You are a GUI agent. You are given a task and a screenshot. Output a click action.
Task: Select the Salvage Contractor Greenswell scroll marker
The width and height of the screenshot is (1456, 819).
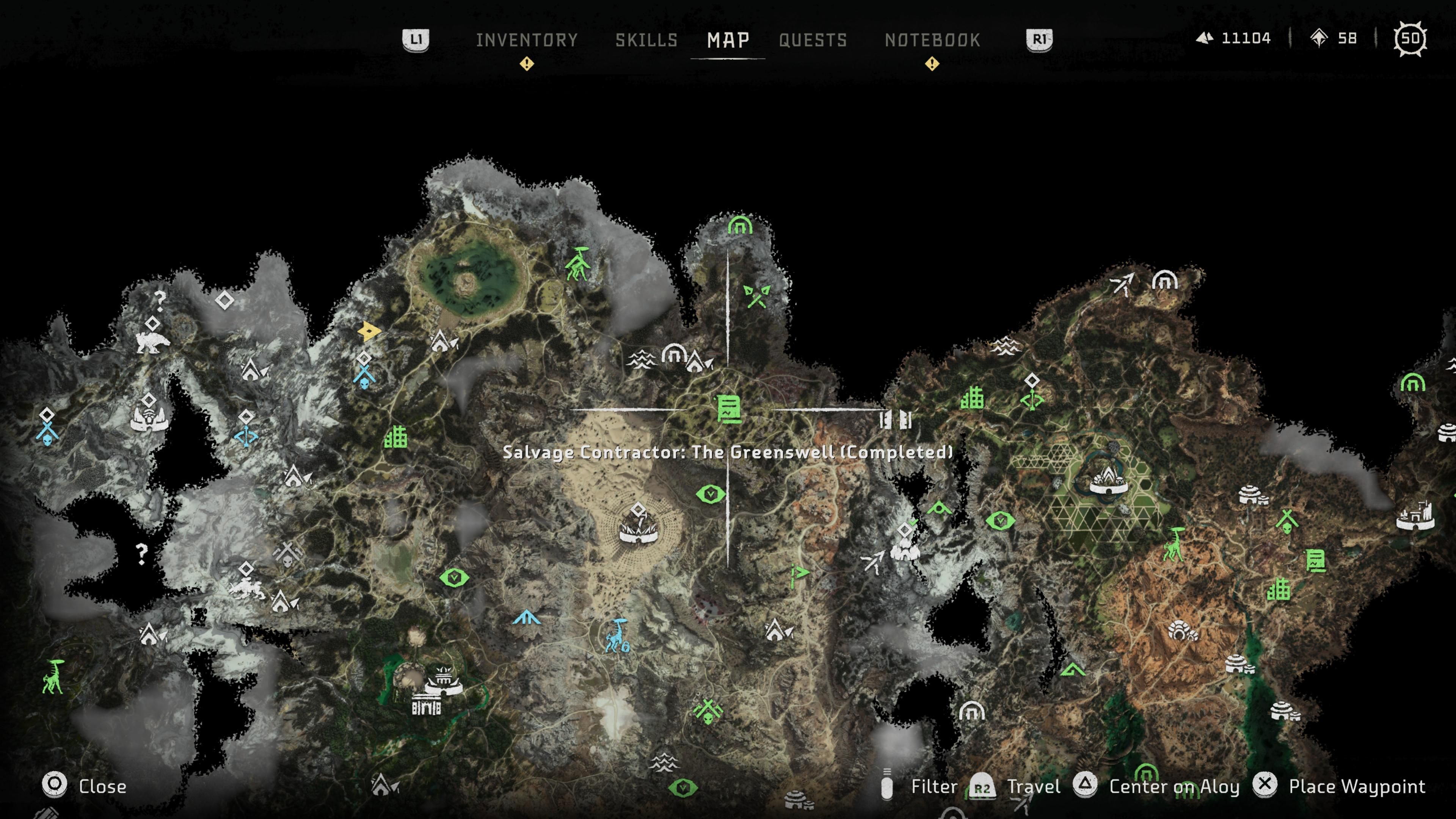coord(728,409)
